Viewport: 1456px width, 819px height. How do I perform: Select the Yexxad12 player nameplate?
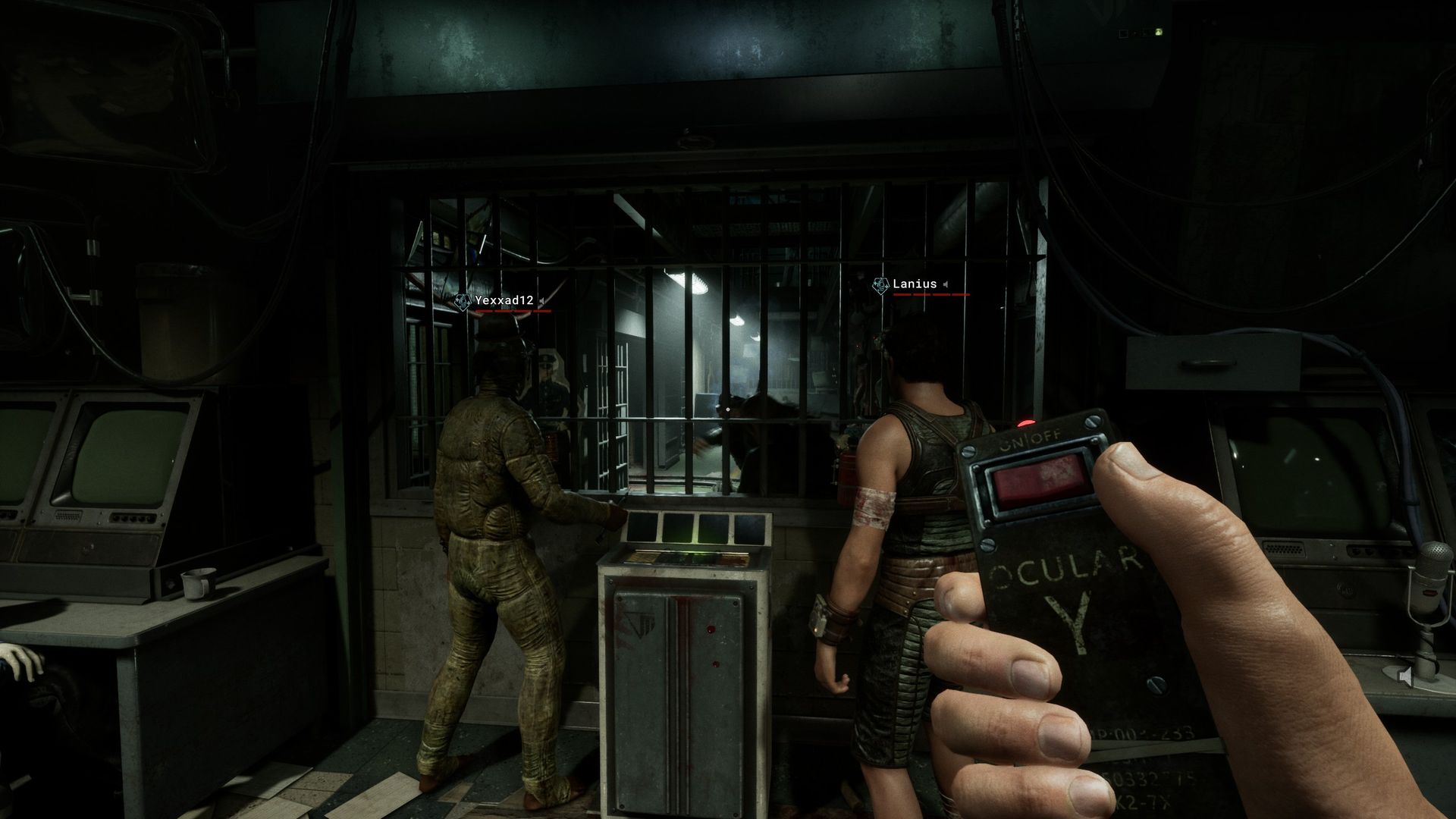504,301
